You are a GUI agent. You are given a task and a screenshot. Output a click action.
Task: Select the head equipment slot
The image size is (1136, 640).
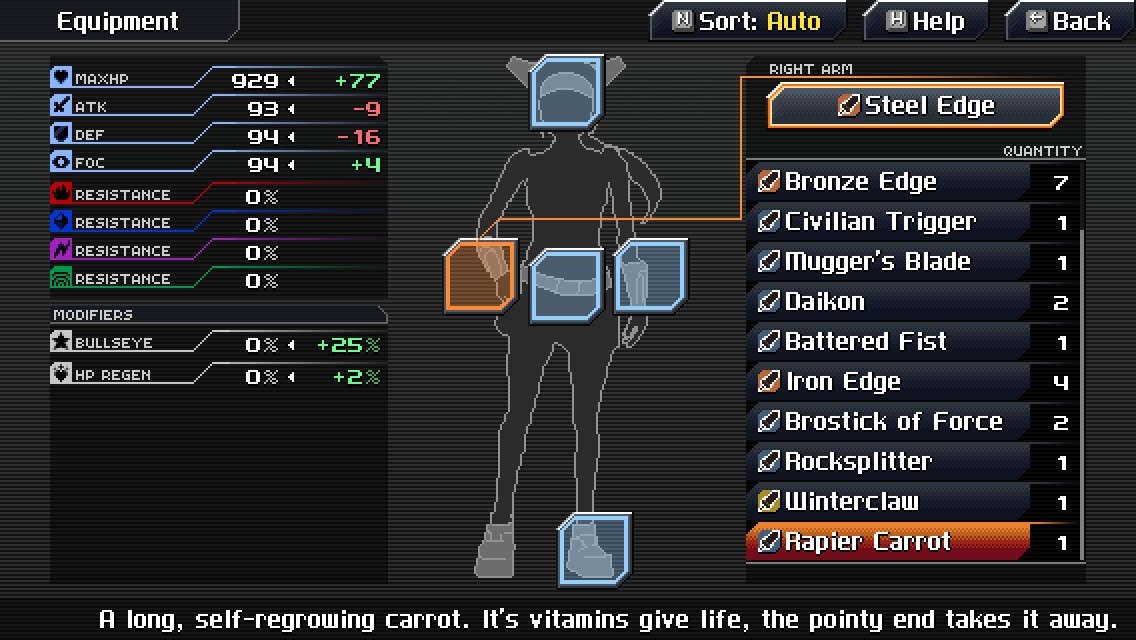pyautogui.click(x=567, y=93)
